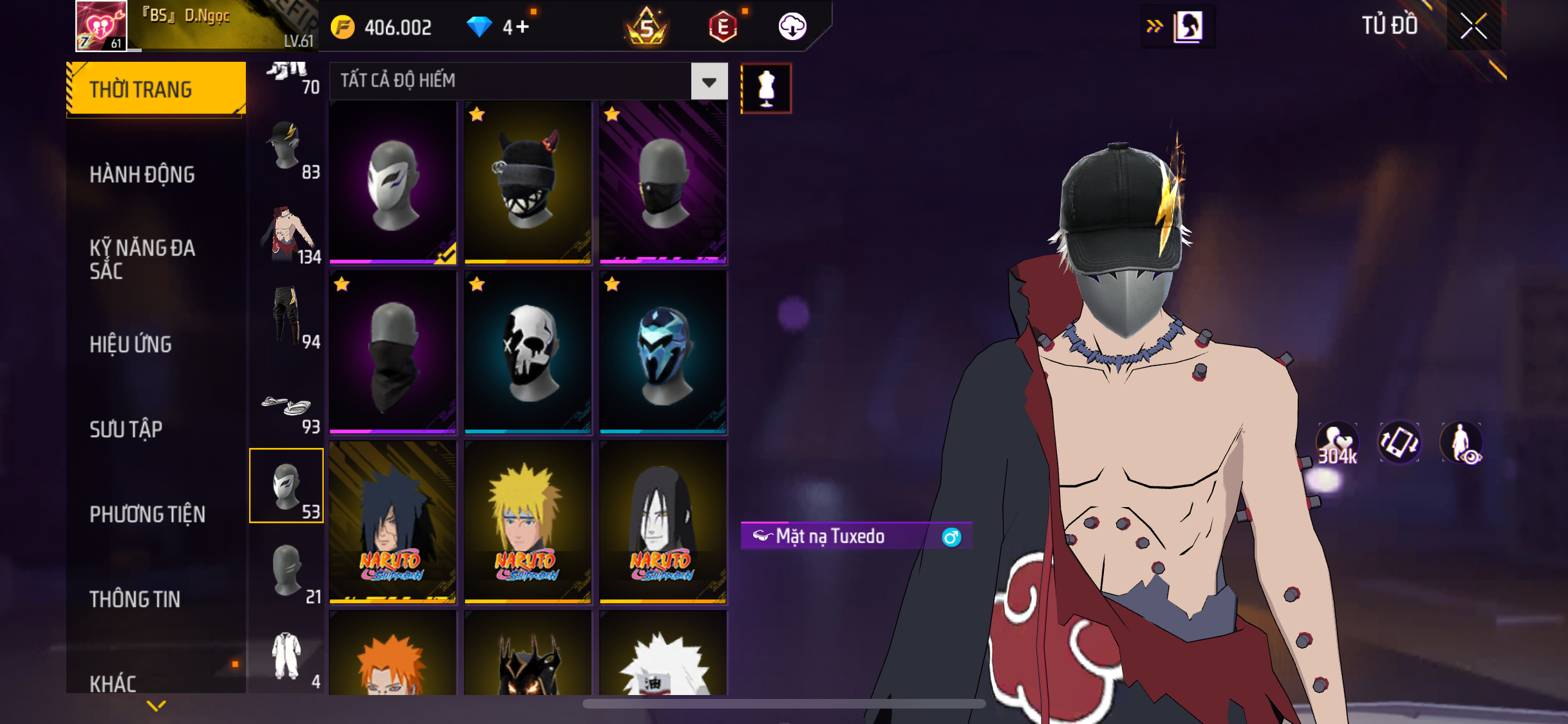Screen dimensions: 1568x724
Task: Open the Thông Tin tab
Action: click(135, 599)
